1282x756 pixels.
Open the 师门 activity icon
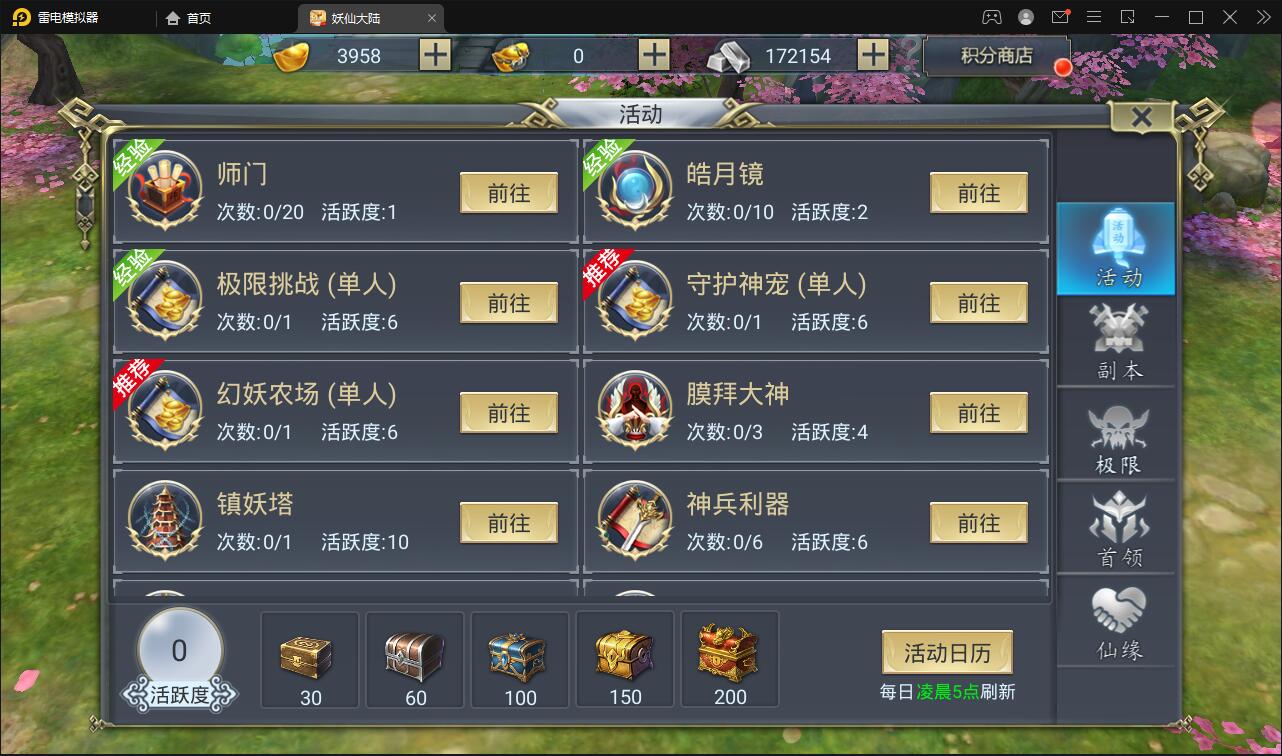click(x=163, y=191)
